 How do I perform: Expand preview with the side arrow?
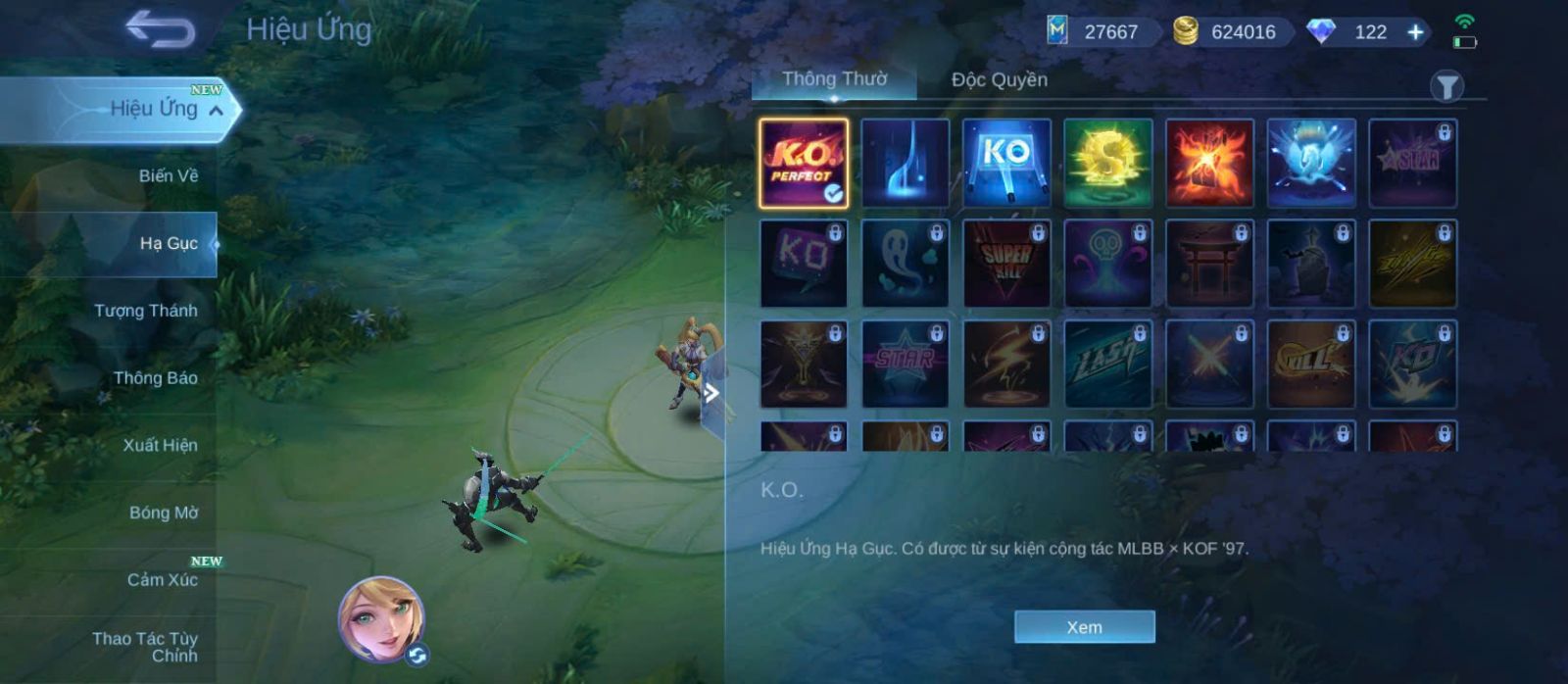click(x=711, y=394)
